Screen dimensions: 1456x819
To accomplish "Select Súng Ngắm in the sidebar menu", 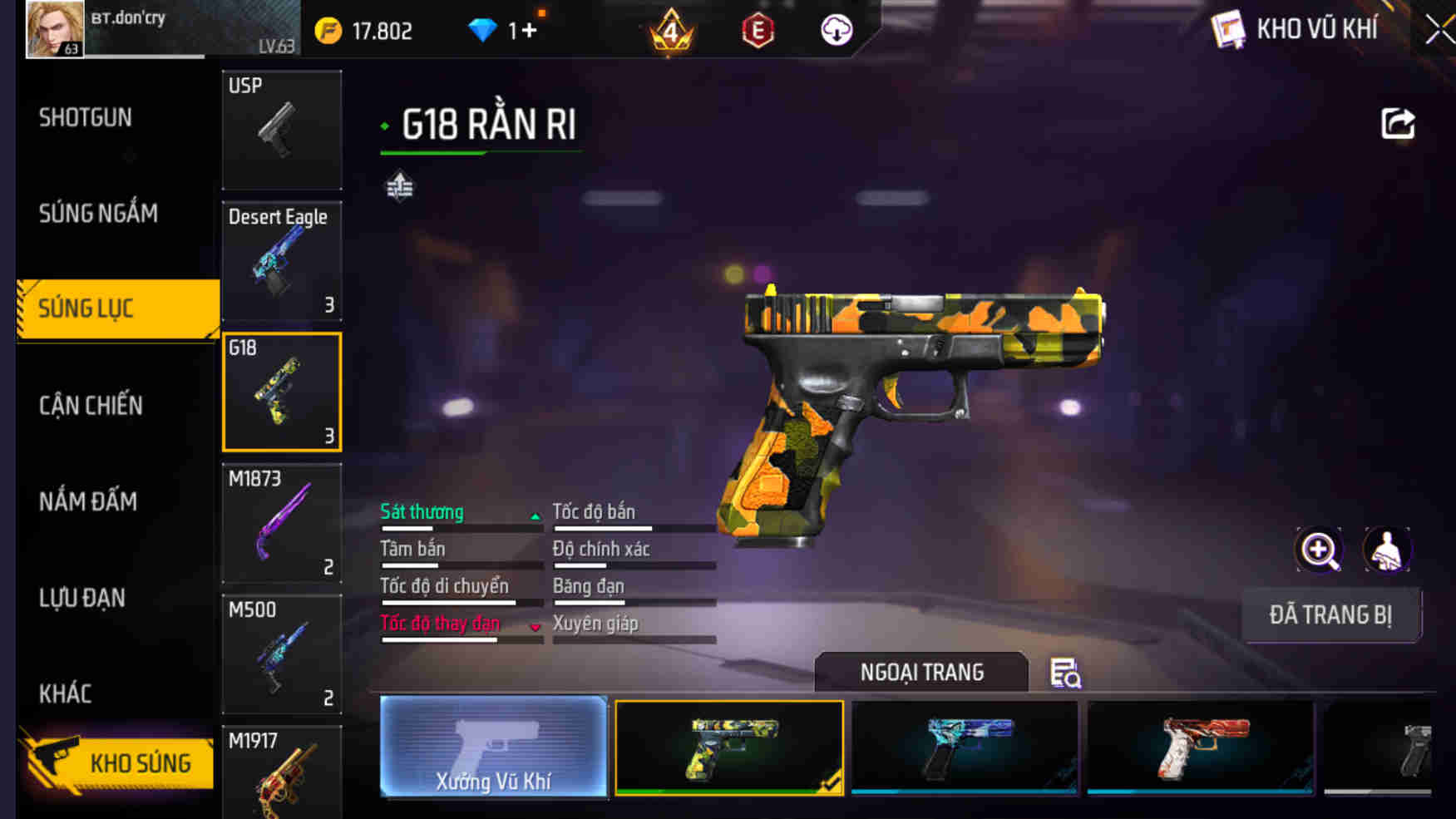I will coord(96,213).
